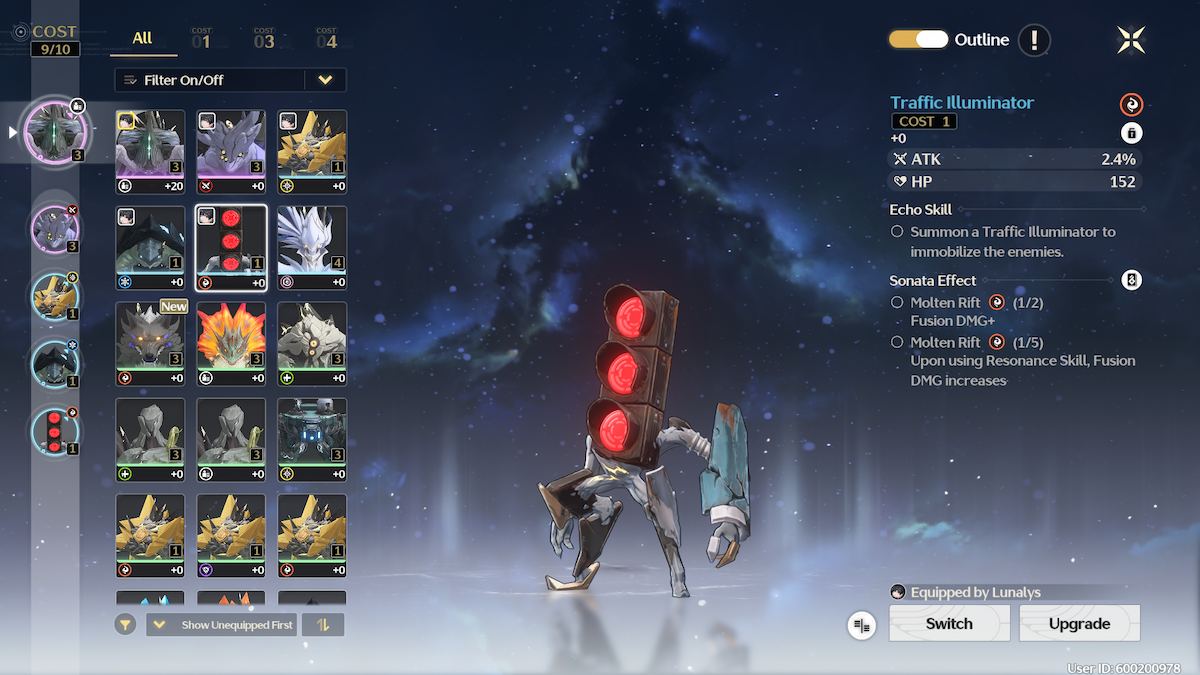Reverse the sort order with the arrows button
1200x675 pixels.
tap(322, 625)
